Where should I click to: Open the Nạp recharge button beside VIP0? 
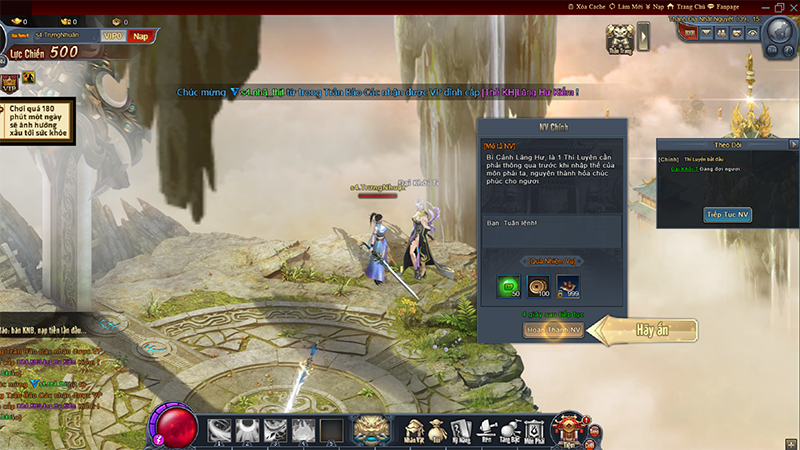[143, 36]
